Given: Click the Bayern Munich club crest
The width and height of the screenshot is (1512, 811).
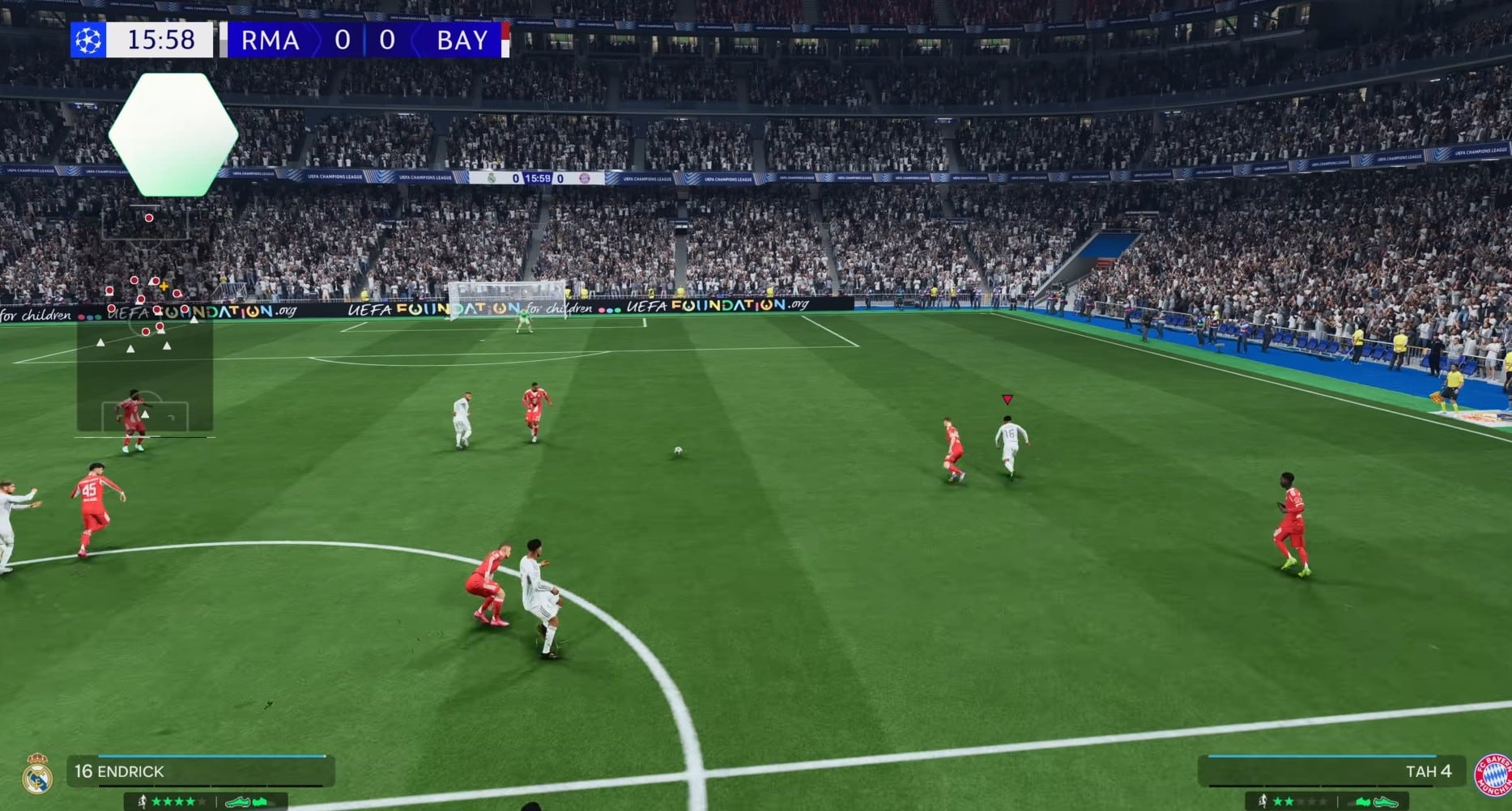Looking at the screenshot, I should tap(1492, 775).
